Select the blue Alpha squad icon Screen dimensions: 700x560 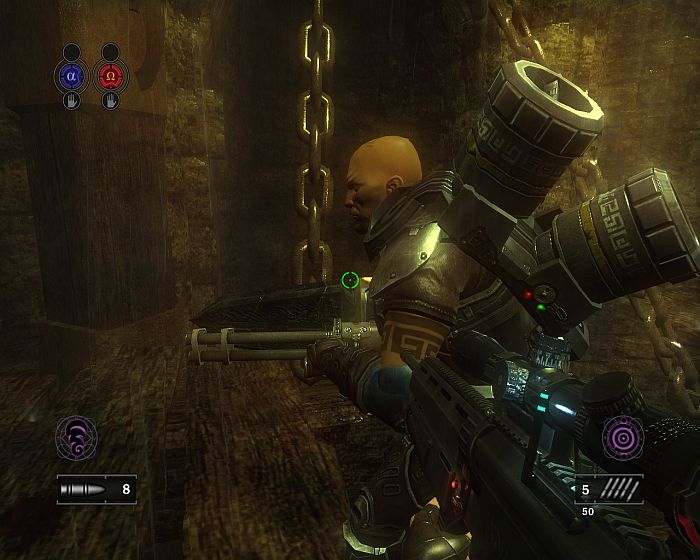pyautogui.click(x=71, y=75)
